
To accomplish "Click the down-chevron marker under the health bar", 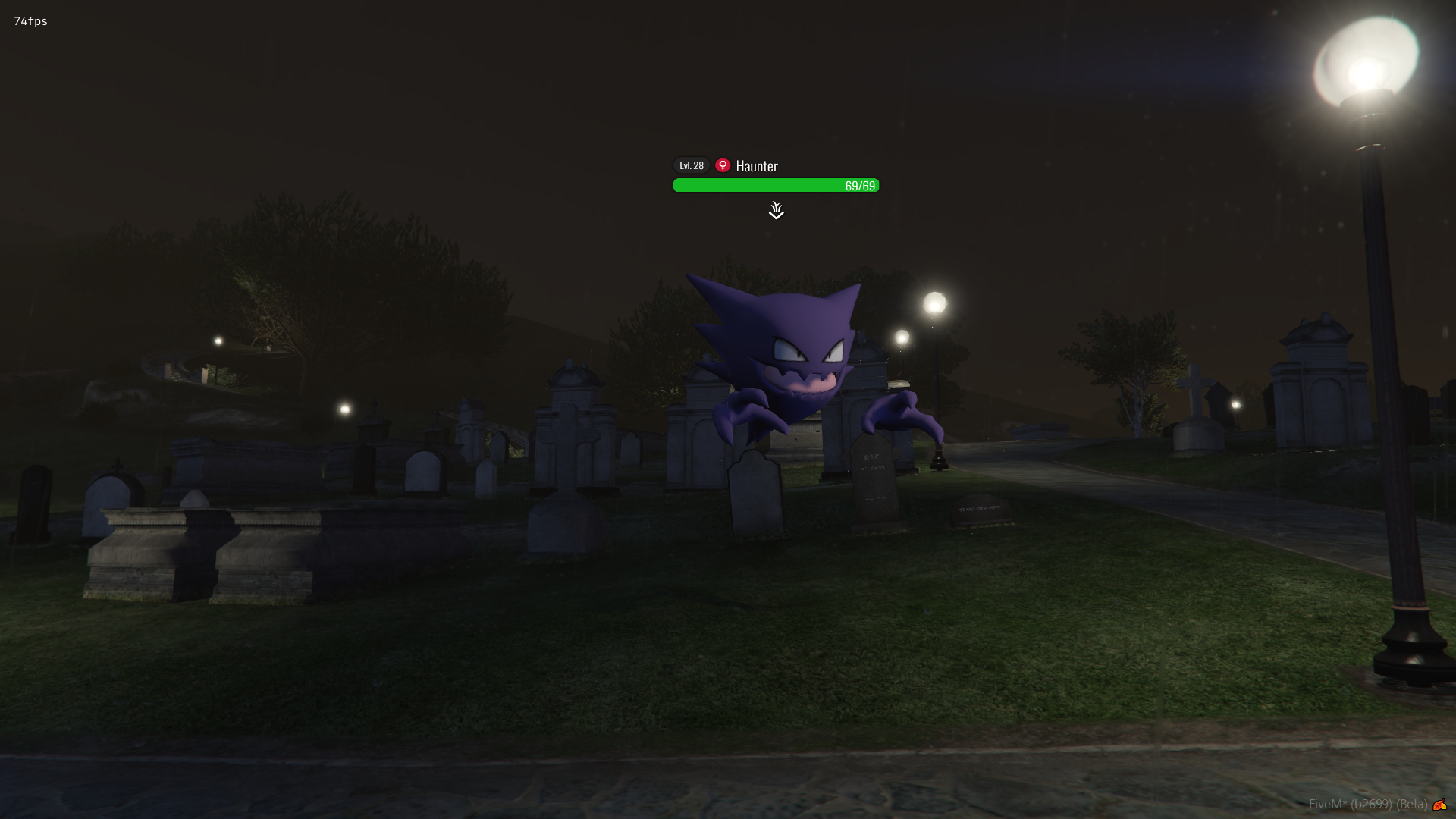I will [x=776, y=211].
